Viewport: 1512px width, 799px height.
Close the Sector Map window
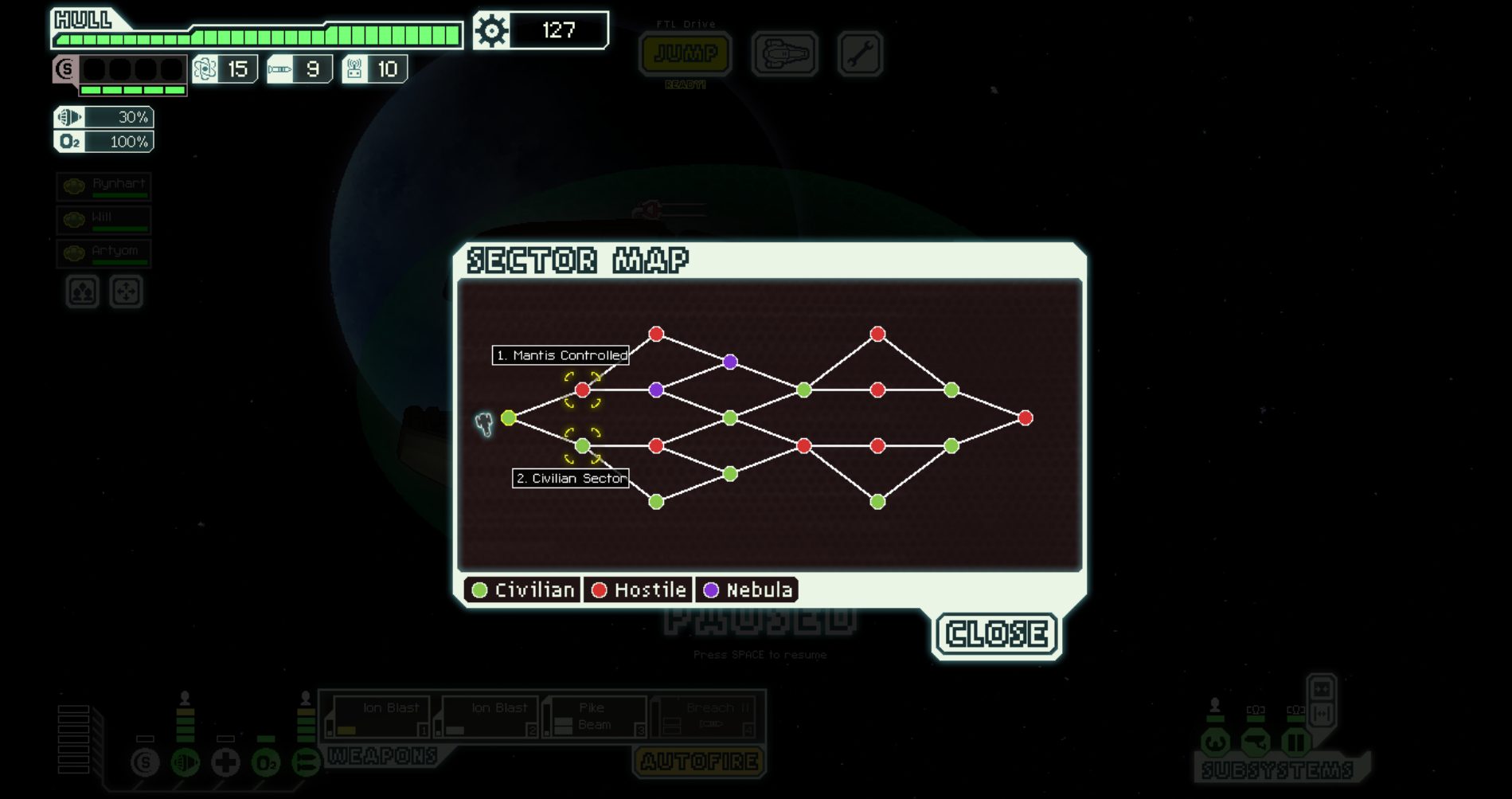pyautogui.click(x=996, y=634)
